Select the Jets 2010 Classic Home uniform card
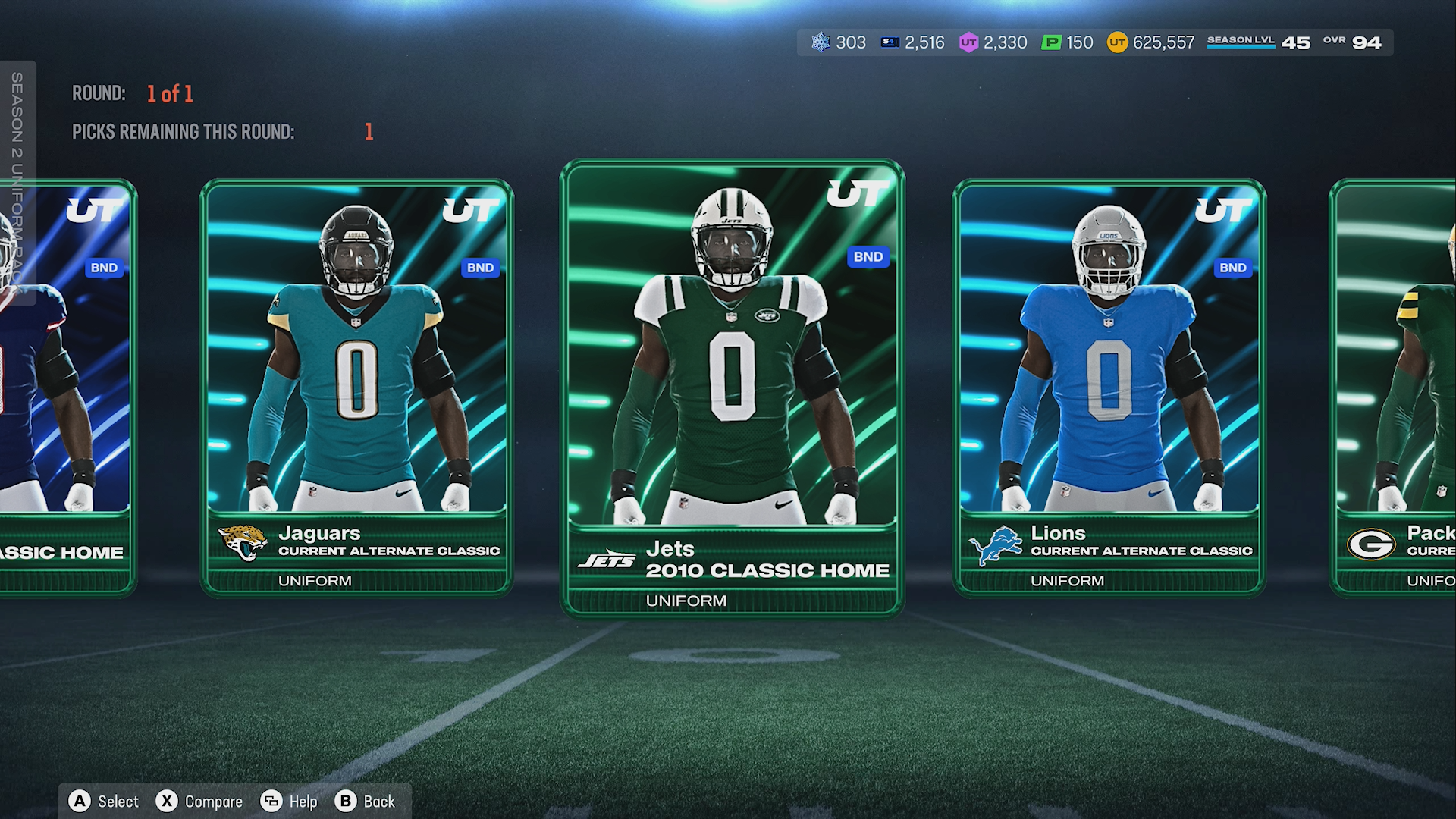1456x819 pixels. [x=732, y=387]
